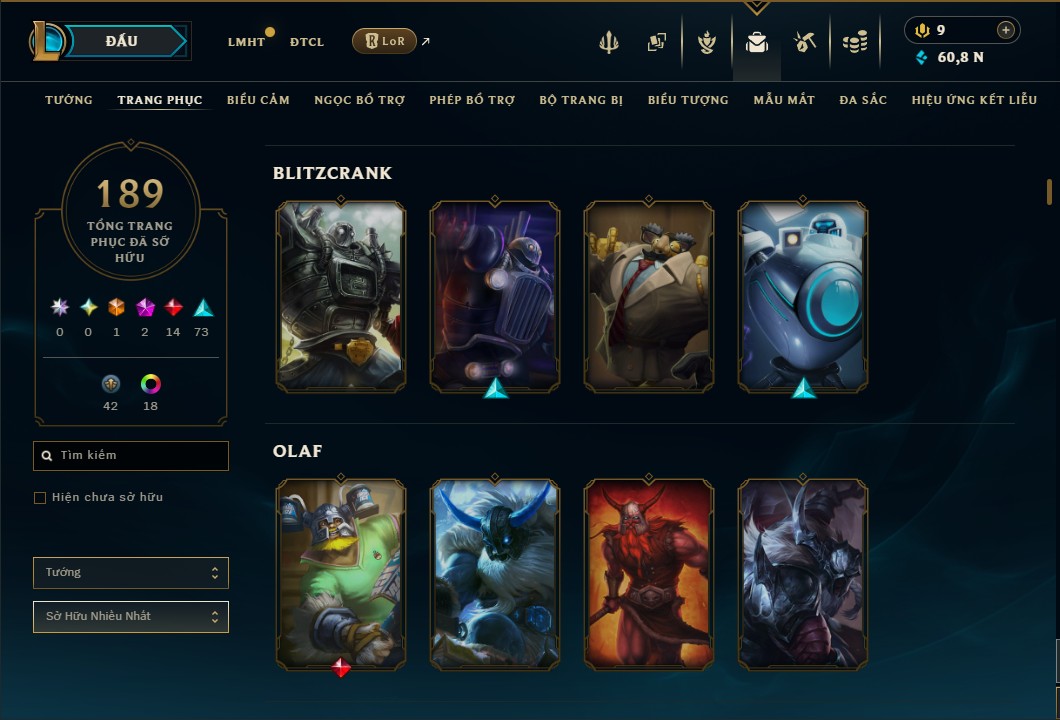The image size is (1060, 720).
Task: Switch to the BIỂU CẢM tab
Action: 258,100
